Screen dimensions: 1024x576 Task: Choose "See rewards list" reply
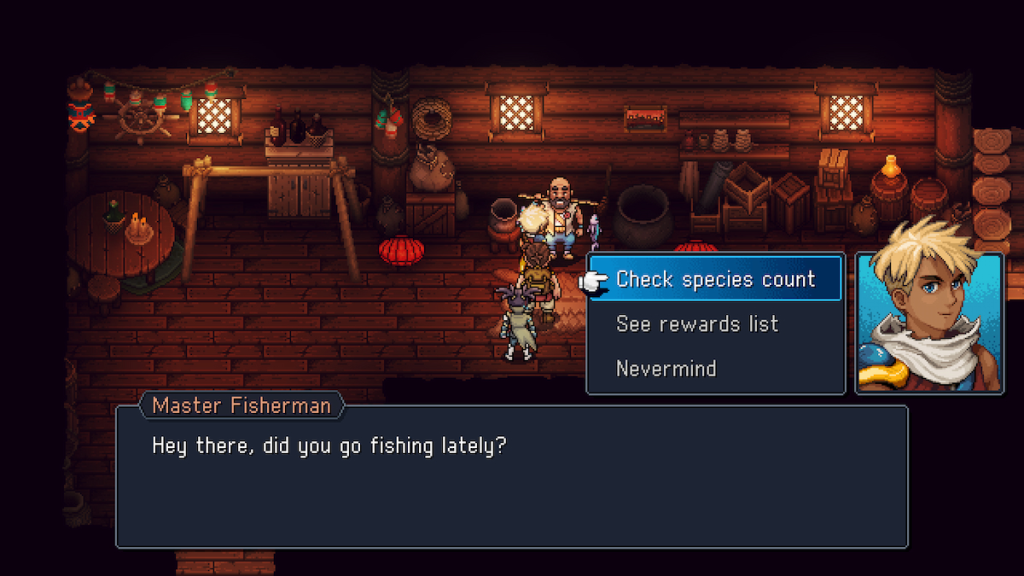pos(697,324)
